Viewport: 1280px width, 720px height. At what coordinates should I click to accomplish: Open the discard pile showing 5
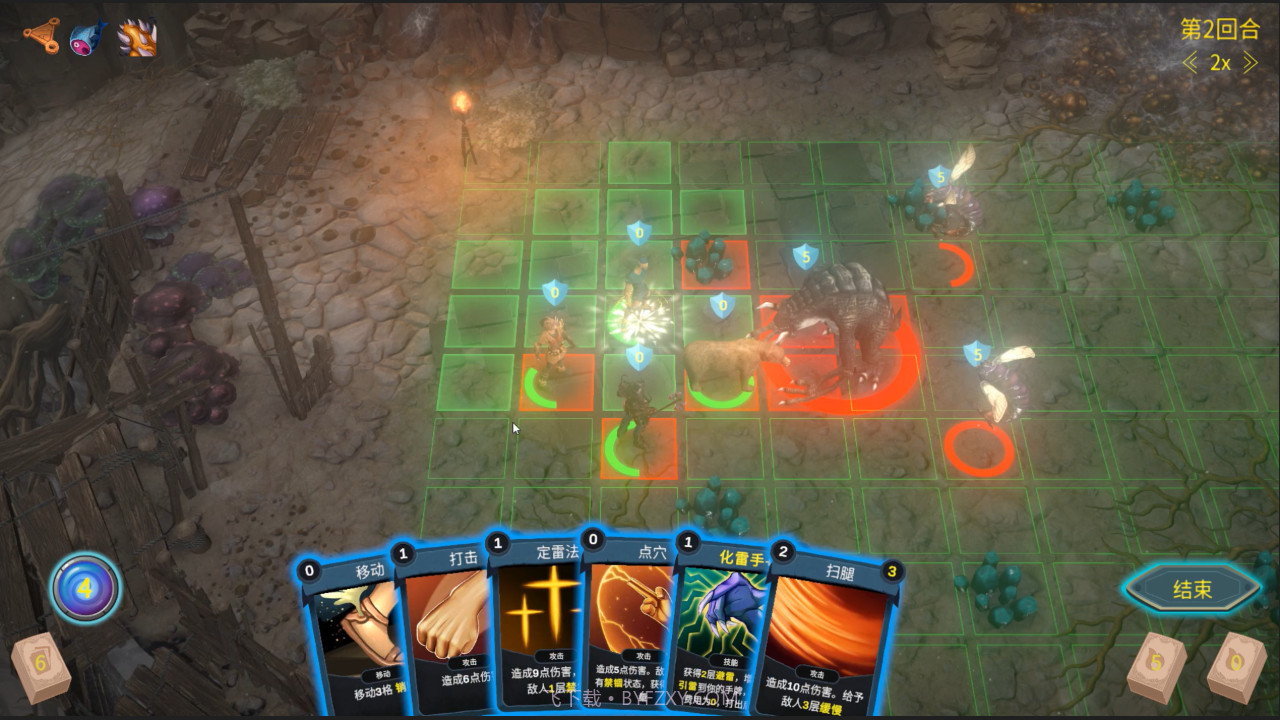[1157, 665]
